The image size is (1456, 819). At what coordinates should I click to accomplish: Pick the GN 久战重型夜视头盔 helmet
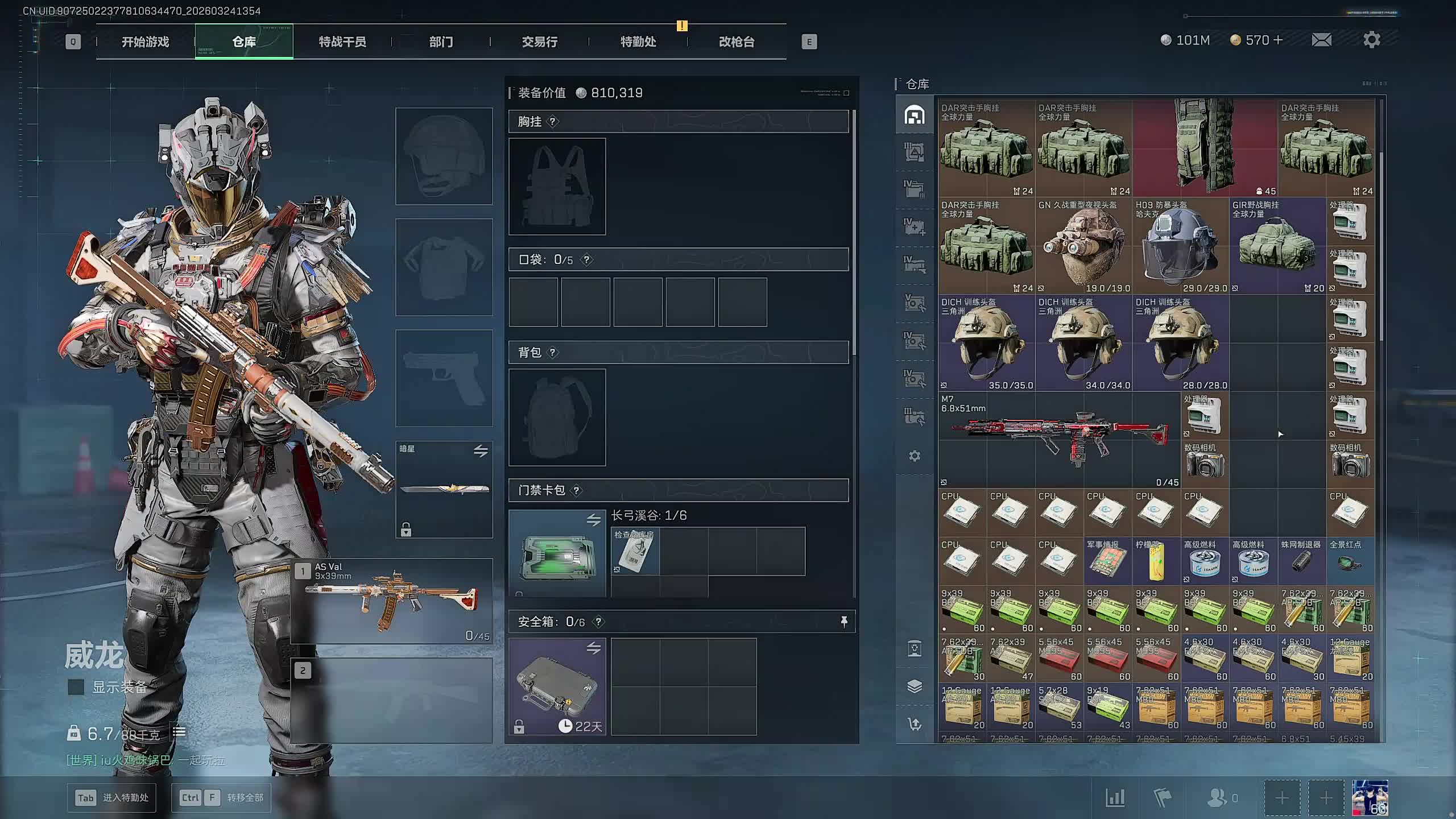pyautogui.click(x=1083, y=246)
